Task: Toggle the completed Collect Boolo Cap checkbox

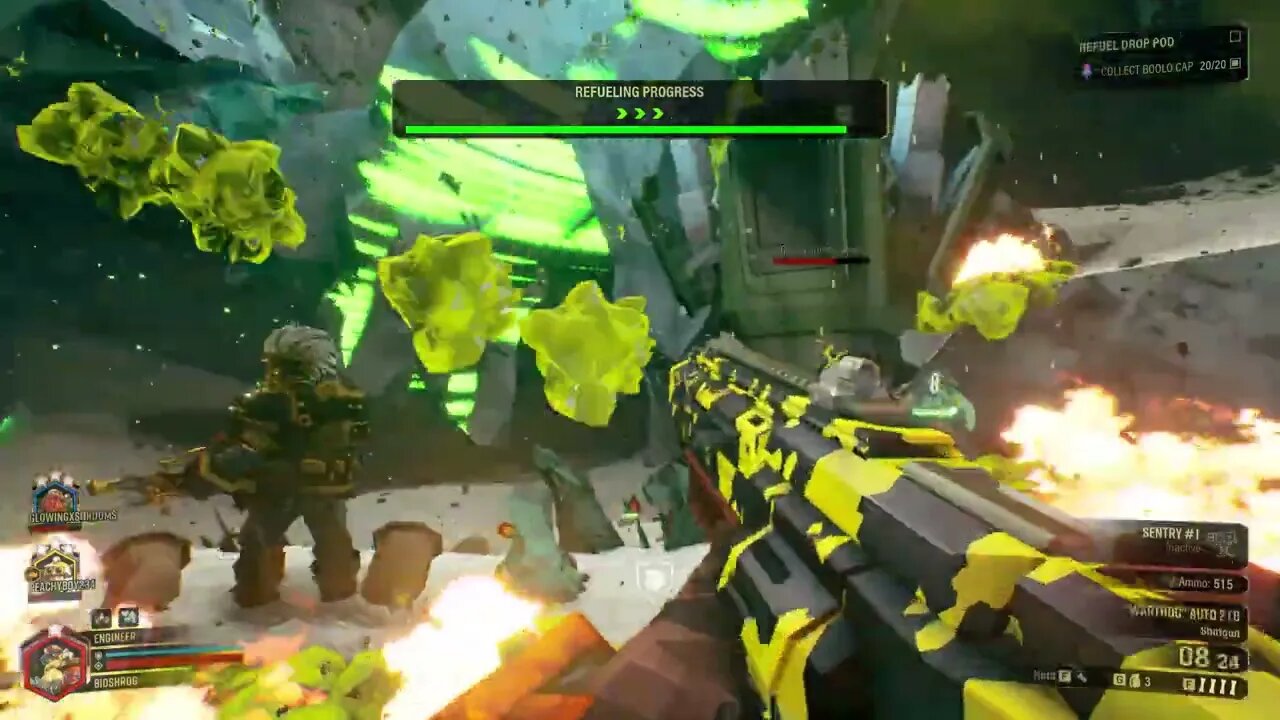Action: tap(1236, 65)
